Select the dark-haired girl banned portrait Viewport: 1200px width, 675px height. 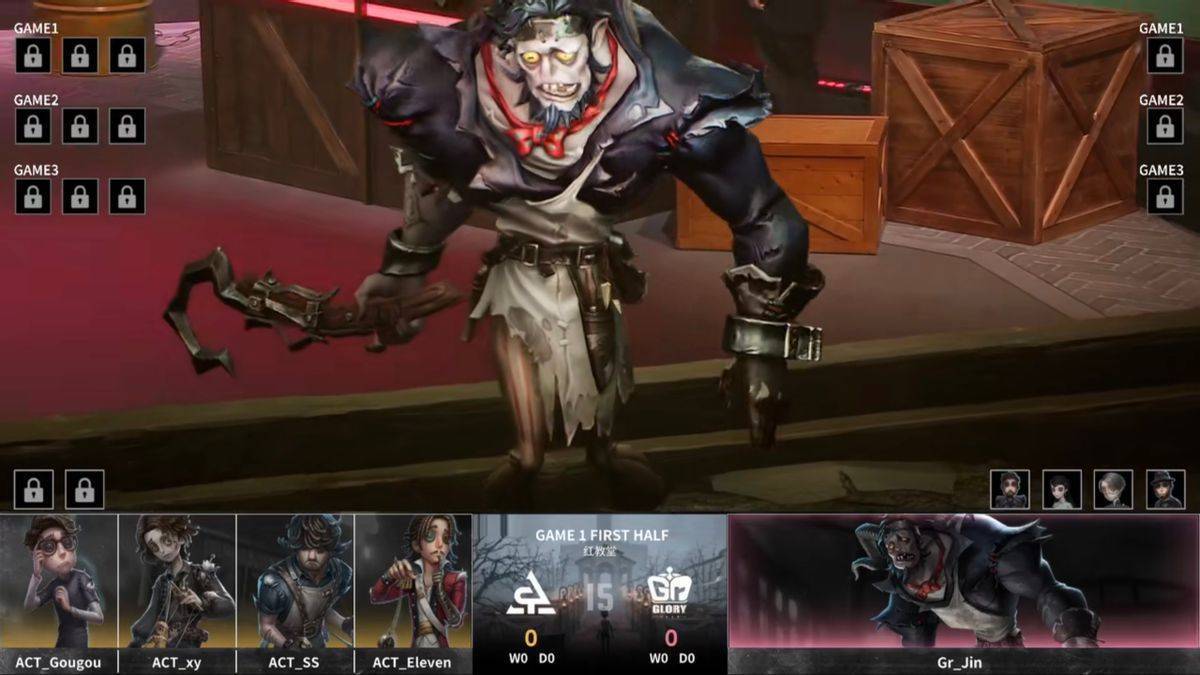[1062, 489]
